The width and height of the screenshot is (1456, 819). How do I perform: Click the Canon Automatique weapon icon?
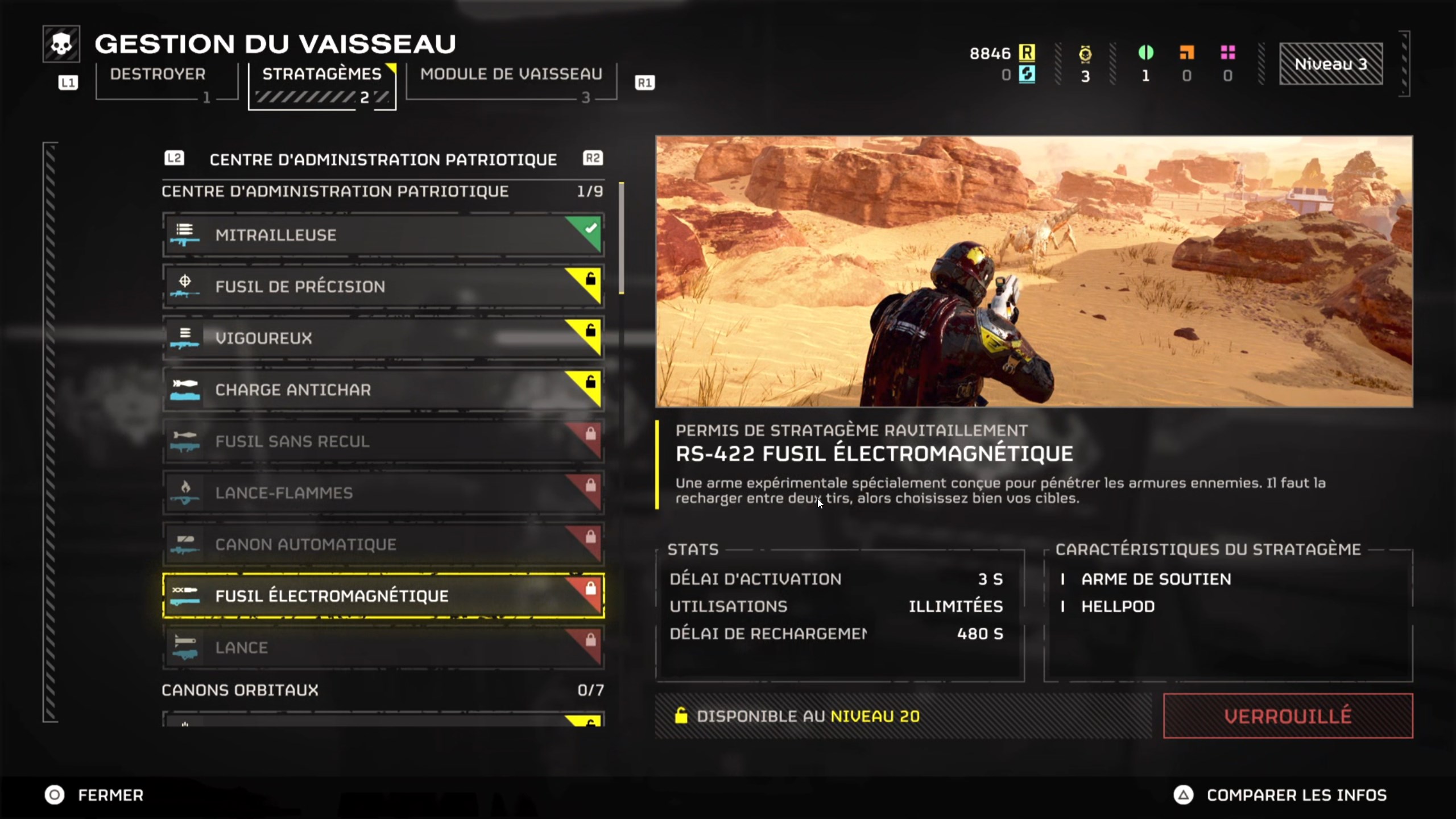pos(185,544)
